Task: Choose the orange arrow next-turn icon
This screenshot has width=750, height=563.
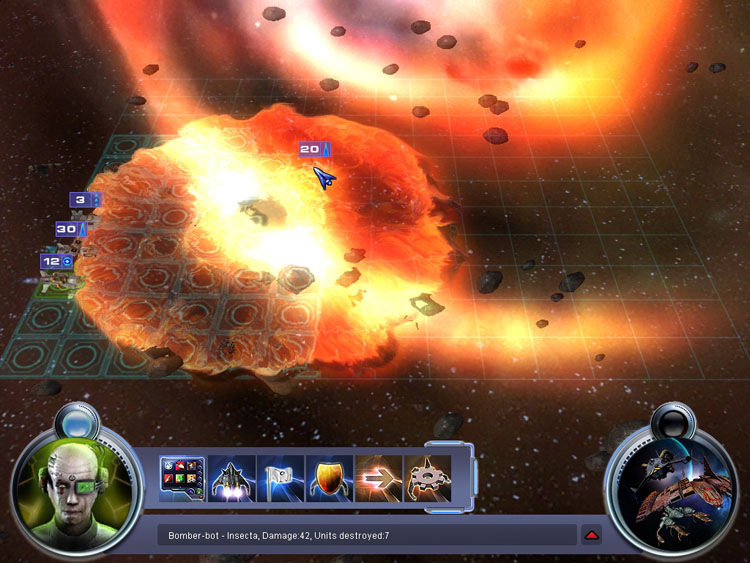Action: tap(378, 478)
